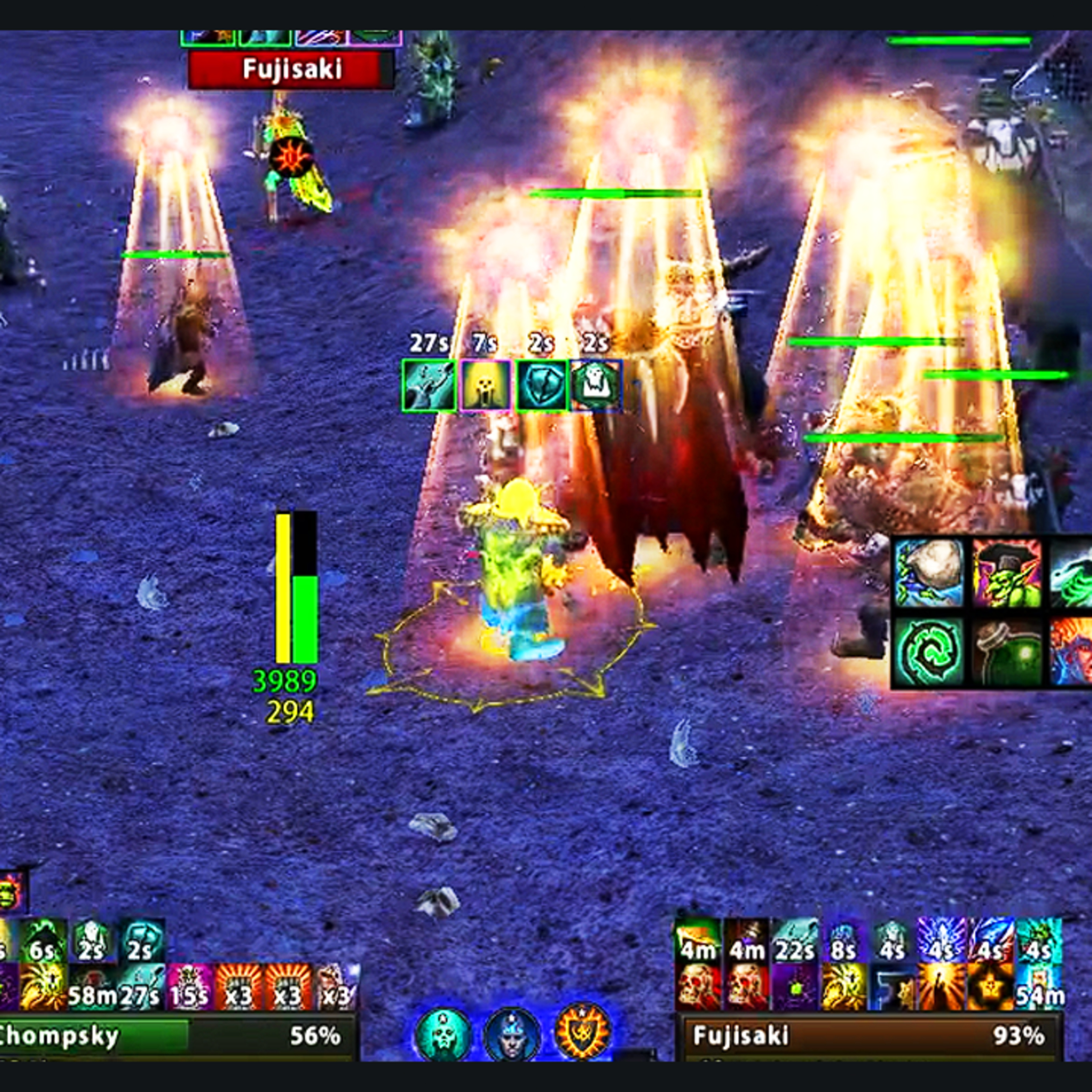Click the yellow ghost buff with 7s timer
This screenshot has height=1092, width=1092.
point(485,385)
